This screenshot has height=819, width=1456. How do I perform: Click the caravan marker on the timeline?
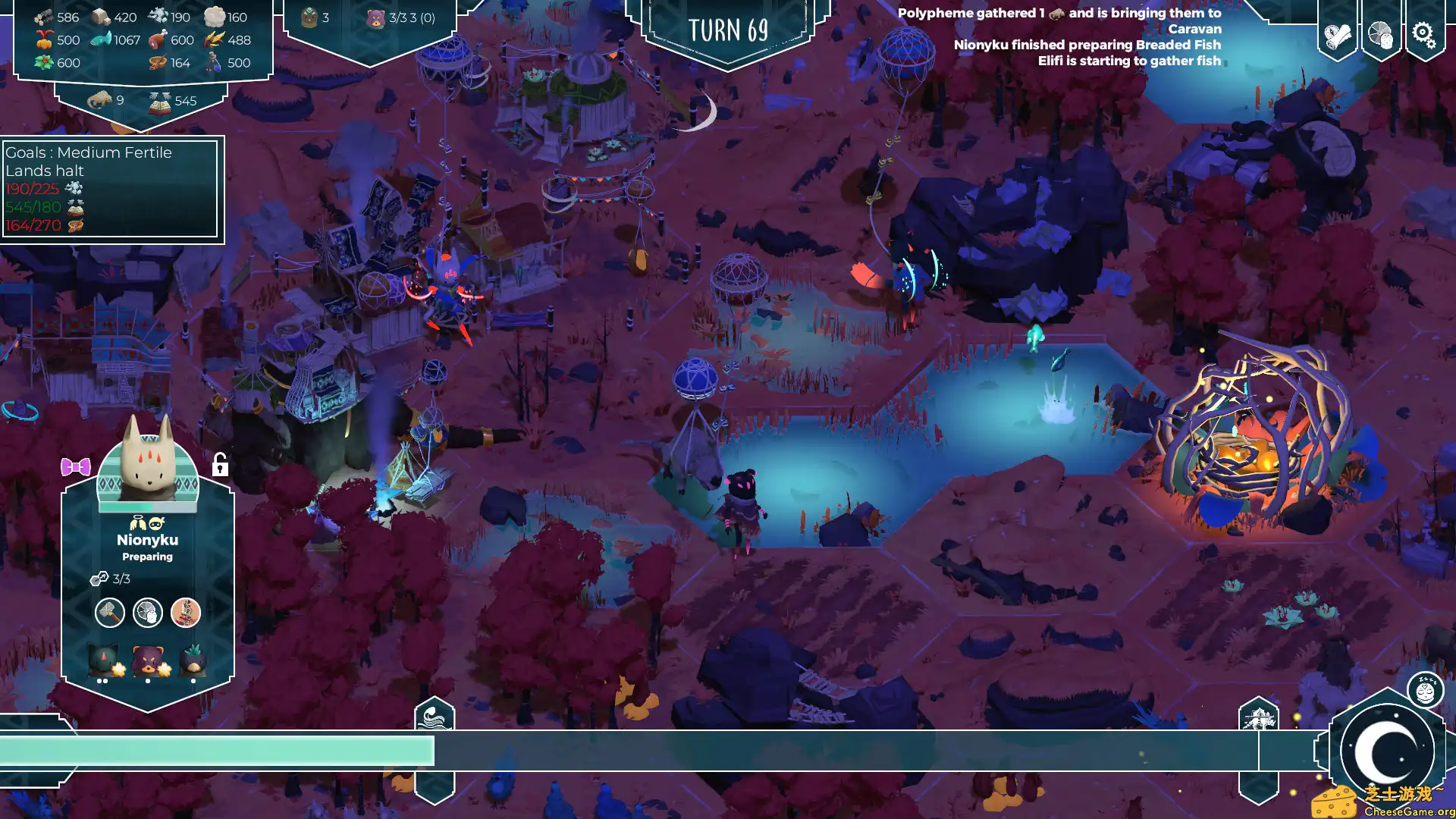click(x=1258, y=717)
